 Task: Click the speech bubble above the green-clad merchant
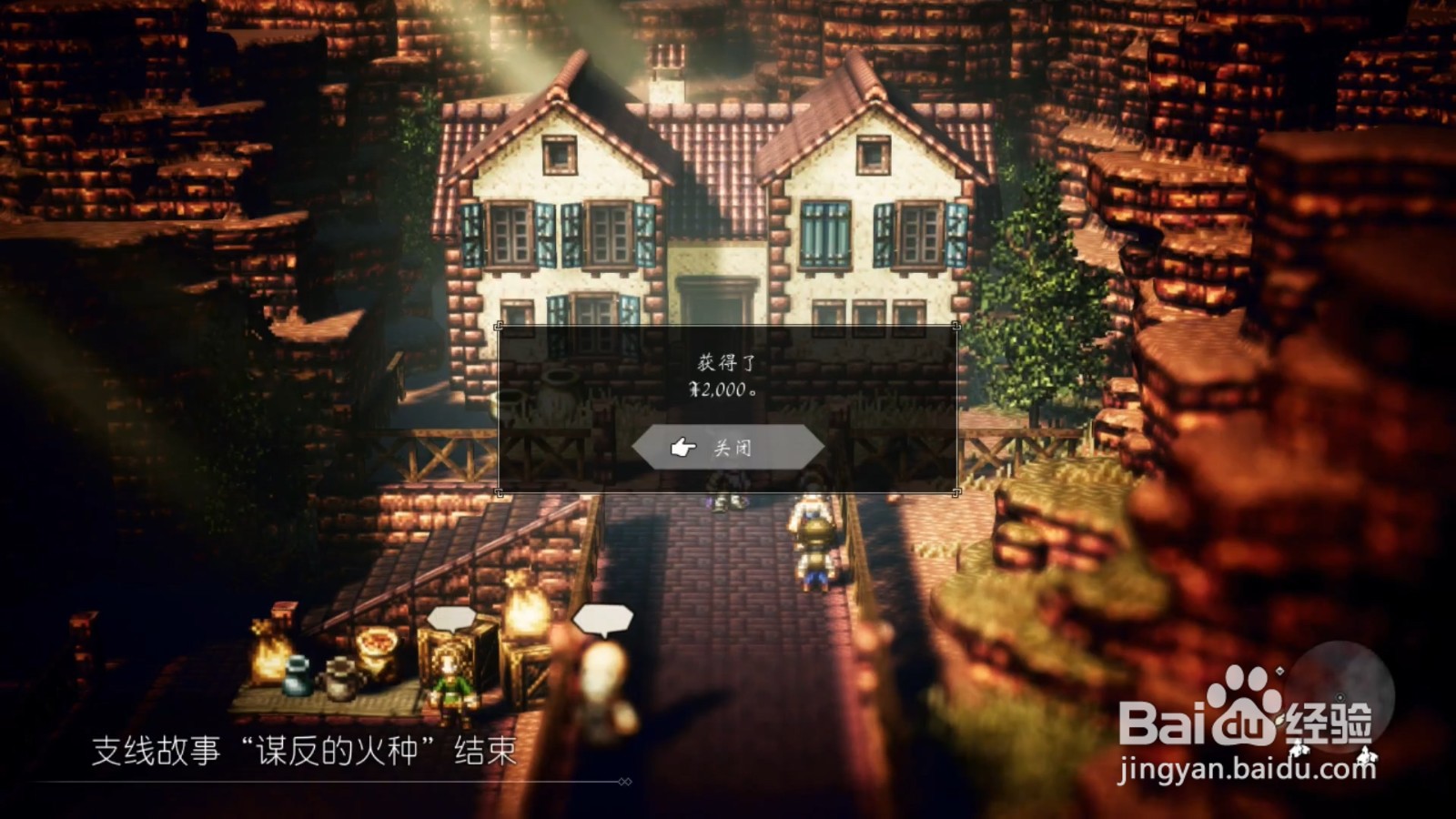tap(452, 618)
